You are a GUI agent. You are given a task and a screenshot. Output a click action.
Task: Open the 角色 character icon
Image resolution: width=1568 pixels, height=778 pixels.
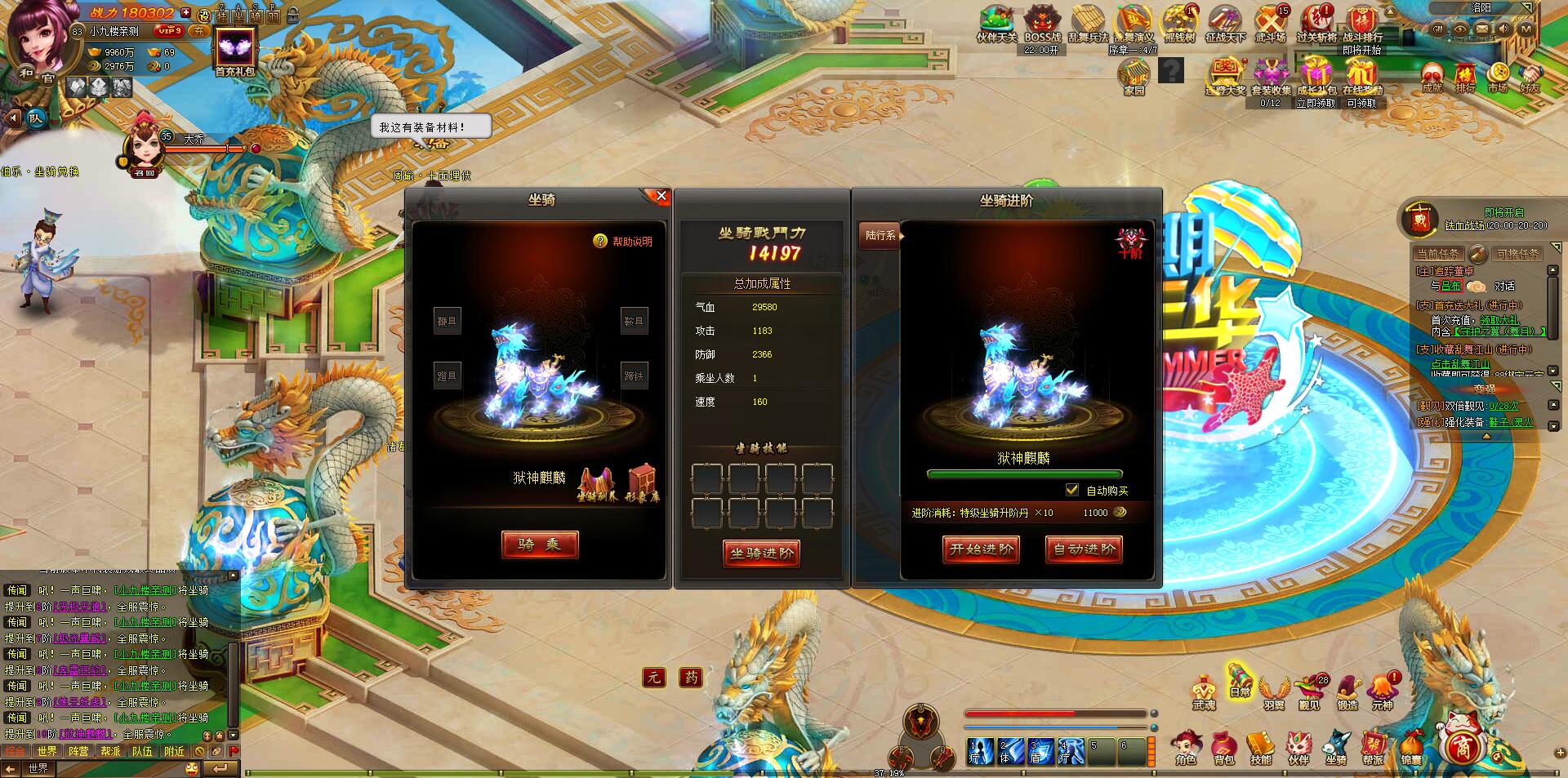point(1186,747)
